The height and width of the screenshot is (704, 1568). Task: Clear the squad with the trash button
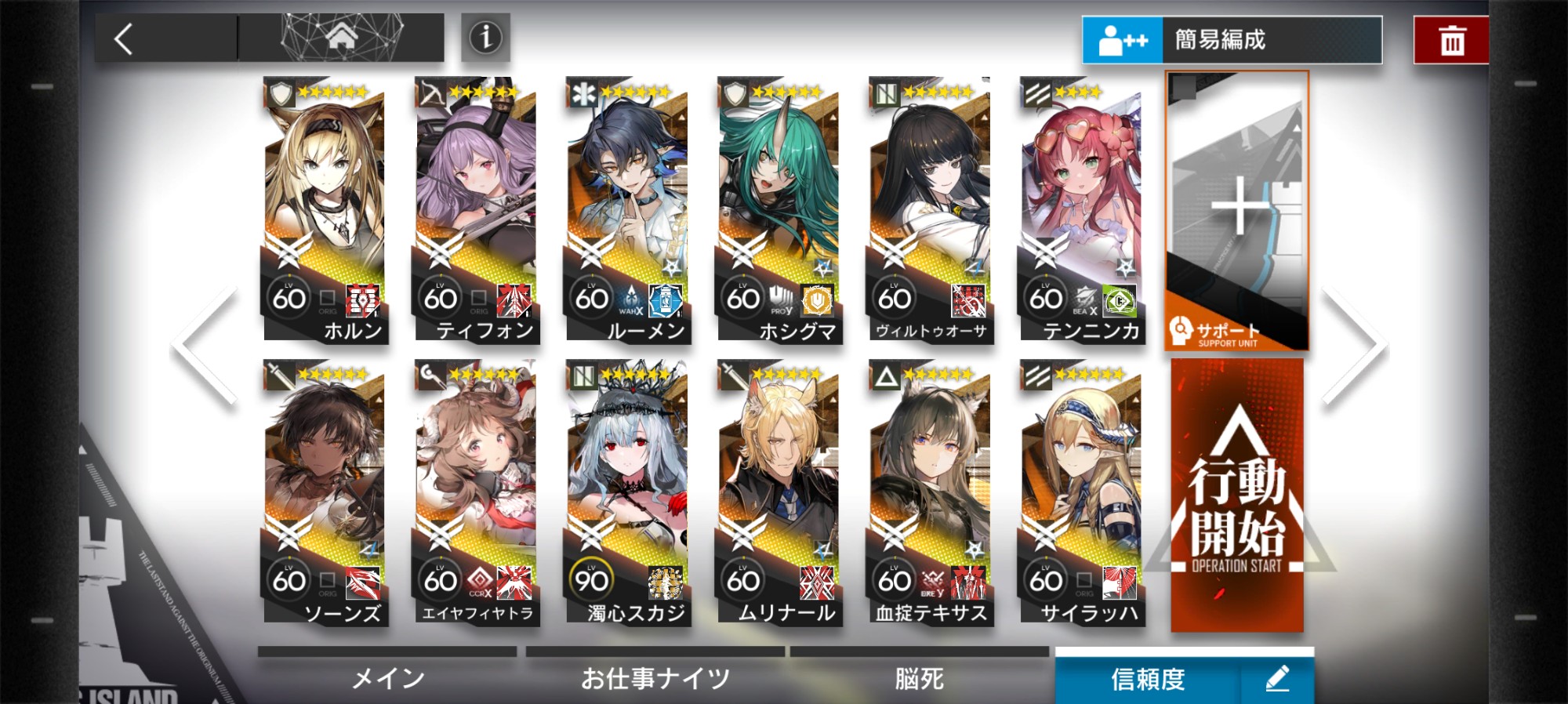click(1450, 40)
